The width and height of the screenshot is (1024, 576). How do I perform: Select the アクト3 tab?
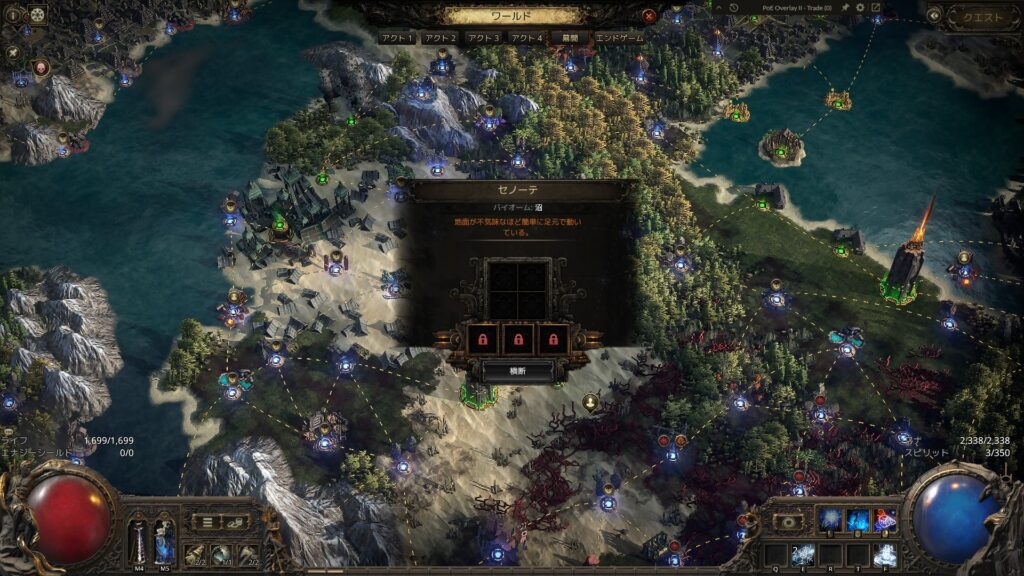(x=483, y=38)
